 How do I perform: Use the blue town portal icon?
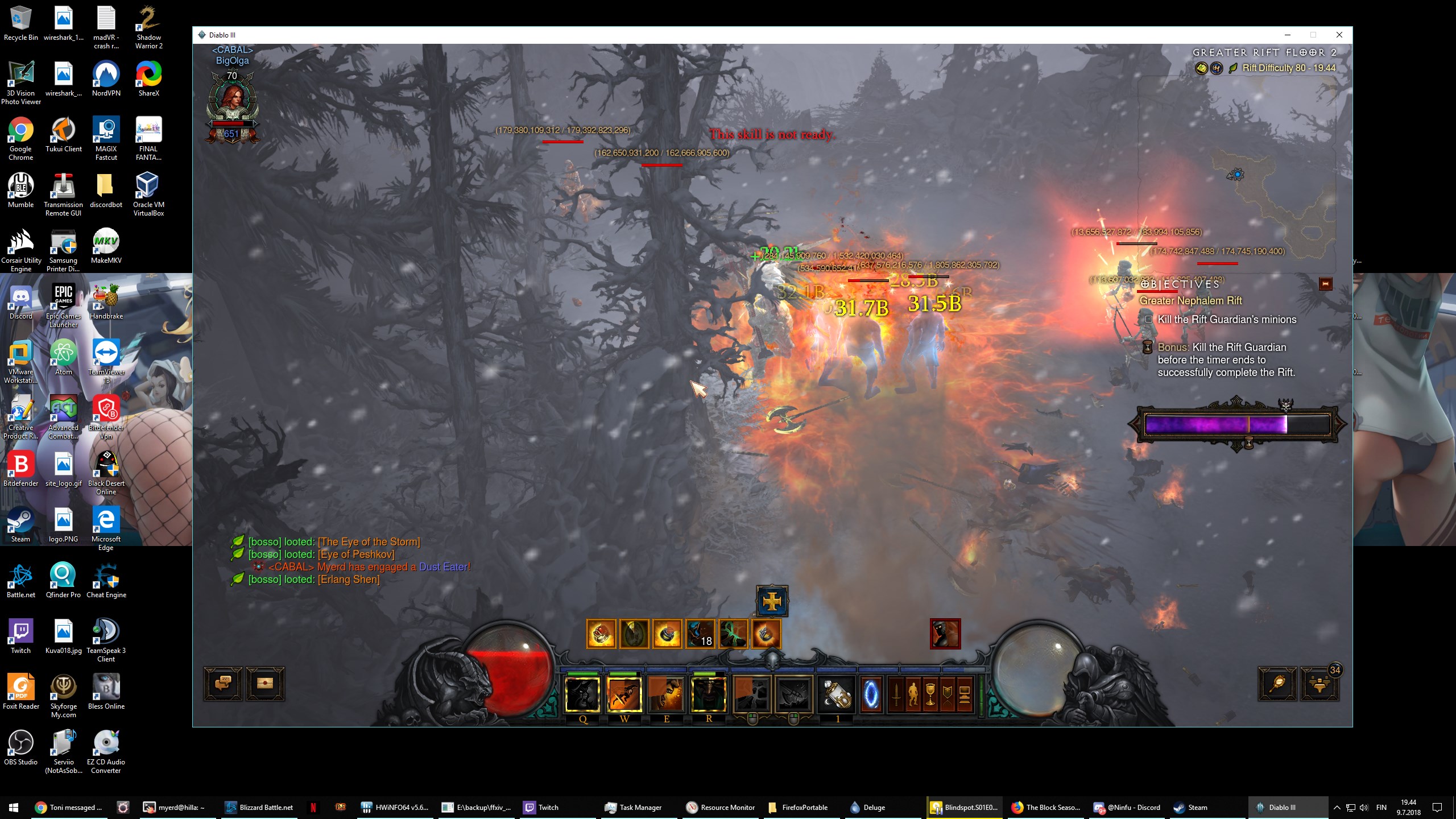(x=871, y=694)
